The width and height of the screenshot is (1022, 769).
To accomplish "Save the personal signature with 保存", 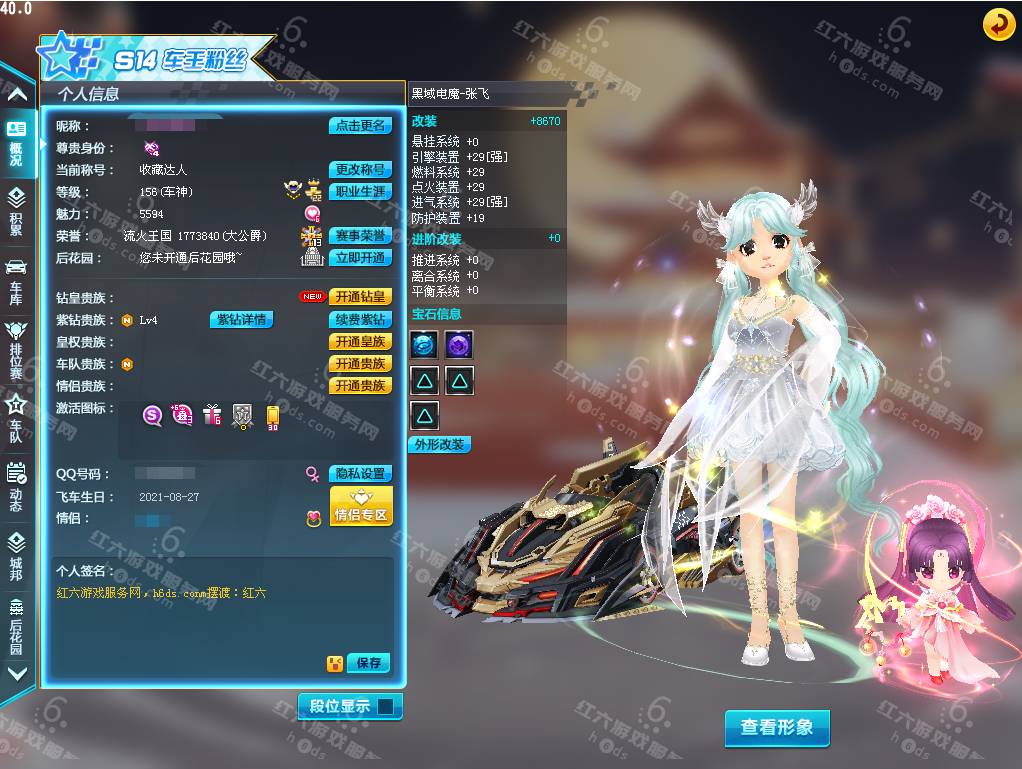I will (x=368, y=663).
